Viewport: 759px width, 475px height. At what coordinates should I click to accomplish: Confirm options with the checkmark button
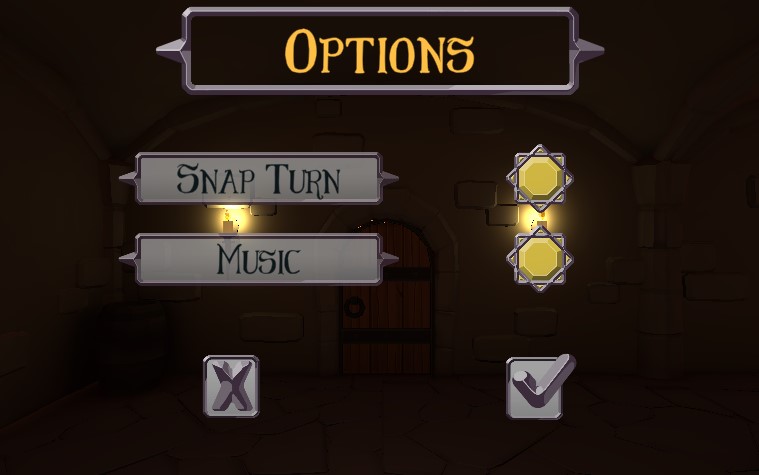coord(539,386)
